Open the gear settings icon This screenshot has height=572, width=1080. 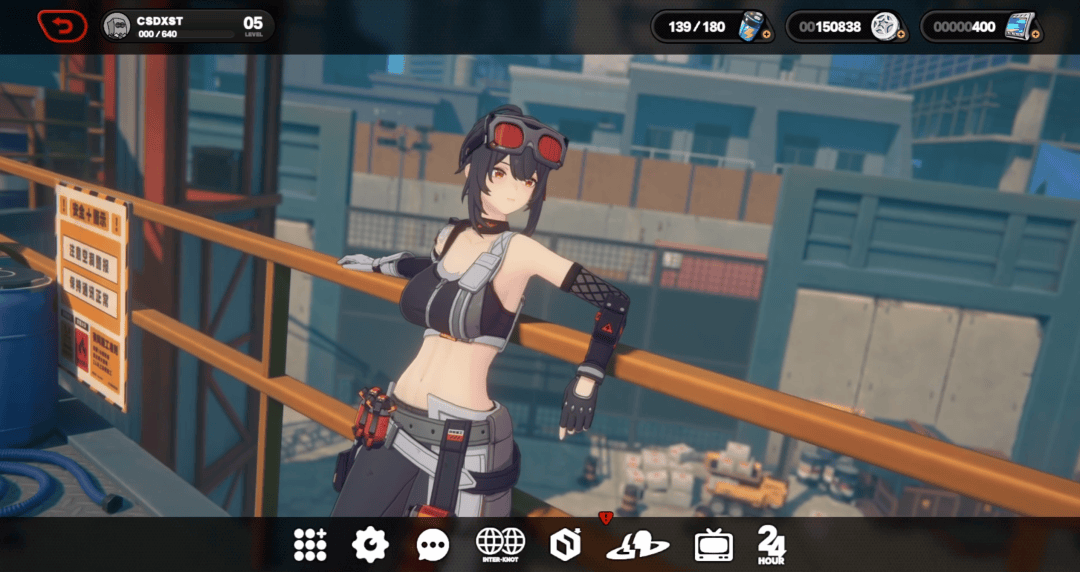tap(370, 544)
